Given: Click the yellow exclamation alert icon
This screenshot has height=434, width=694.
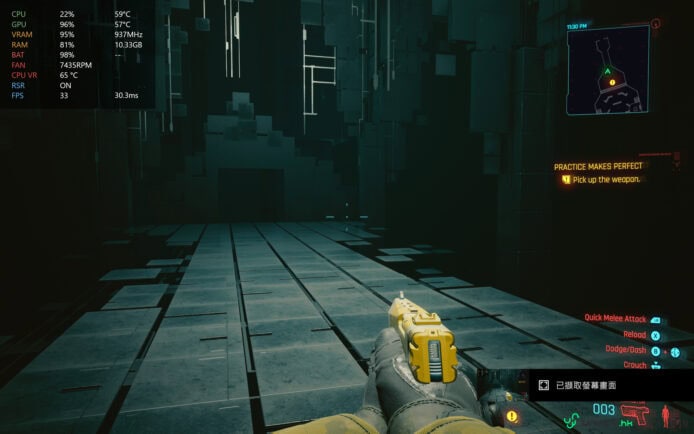Looking at the screenshot, I should pos(512,415).
